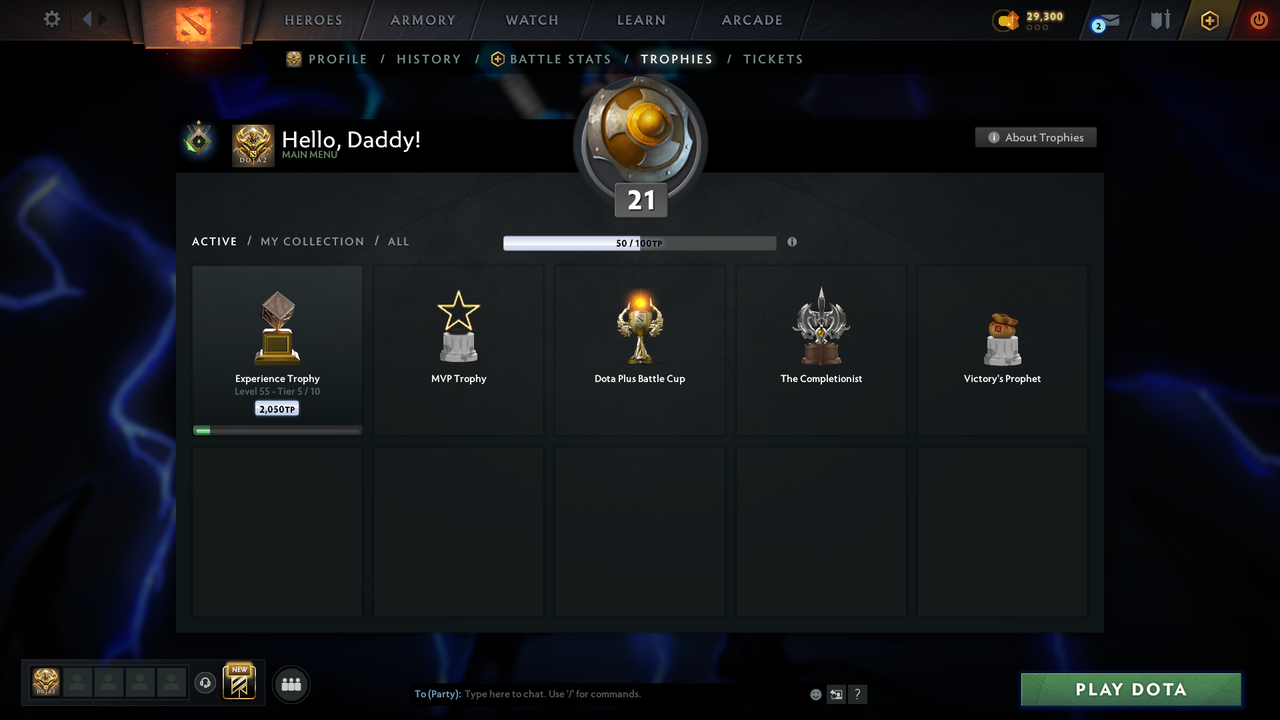
Task: Click the party chat input field
Action: pyautogui.click(x=600, y=693)
